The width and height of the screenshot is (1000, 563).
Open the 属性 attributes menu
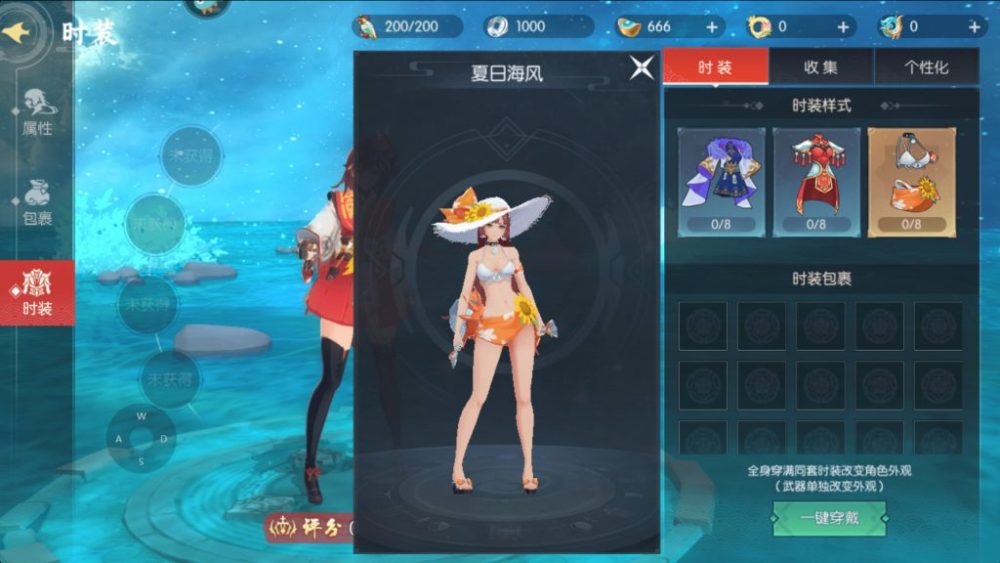pos(37,111)
